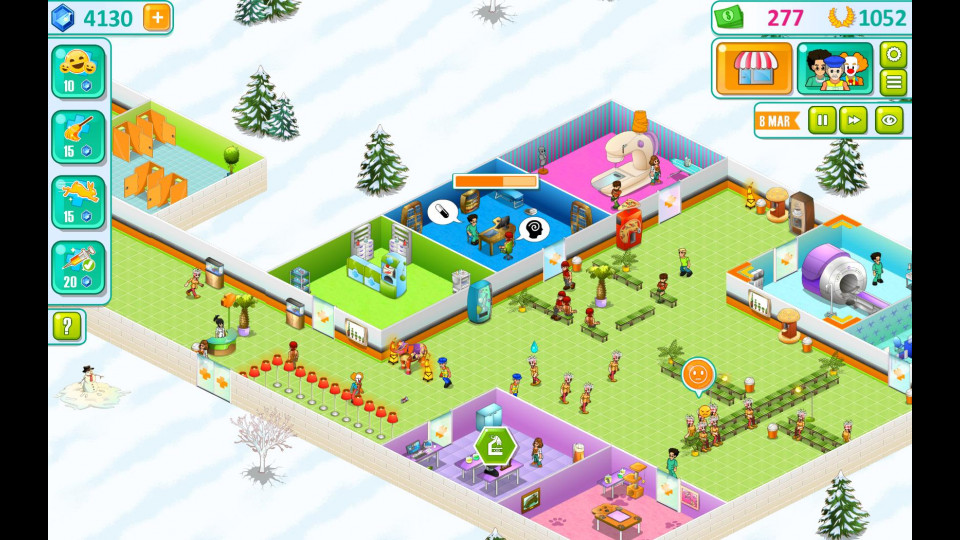Open the shop with the storefront button
This screenshot has width=960, height=540.
(754, 68)
